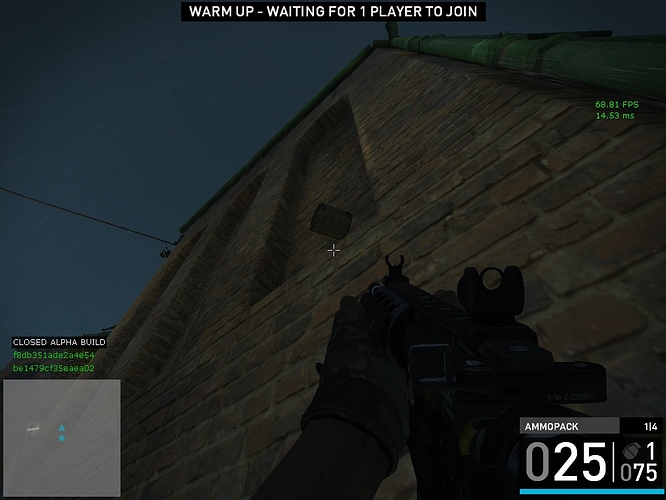Click the minimap

point(61,438)
